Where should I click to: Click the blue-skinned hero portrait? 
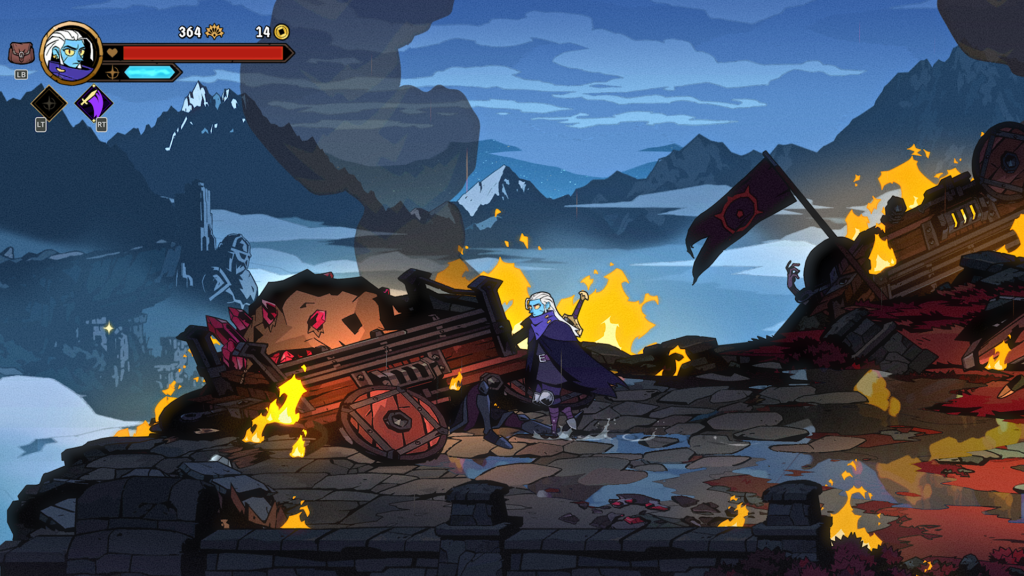[71, 53]
